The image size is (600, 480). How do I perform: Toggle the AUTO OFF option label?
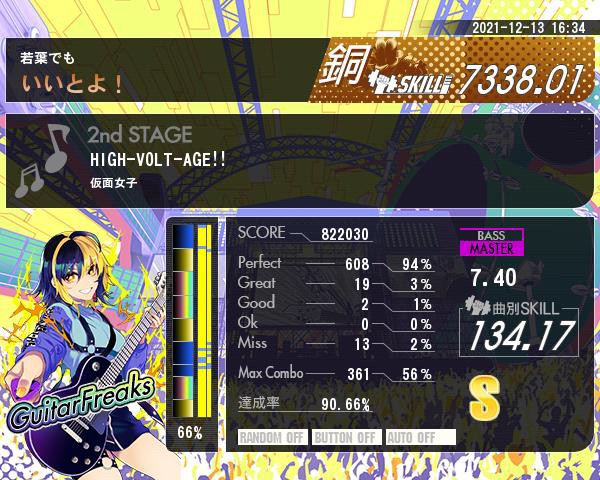tap(419, 437)
